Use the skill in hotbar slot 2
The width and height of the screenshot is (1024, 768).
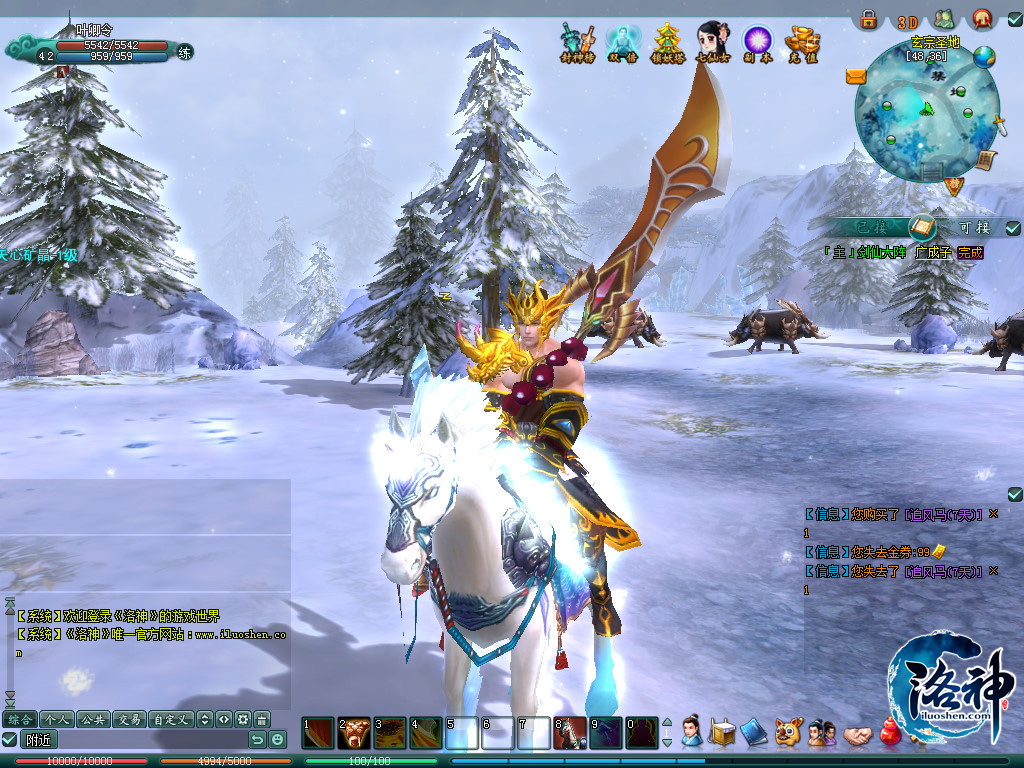[x=354, y=734]
